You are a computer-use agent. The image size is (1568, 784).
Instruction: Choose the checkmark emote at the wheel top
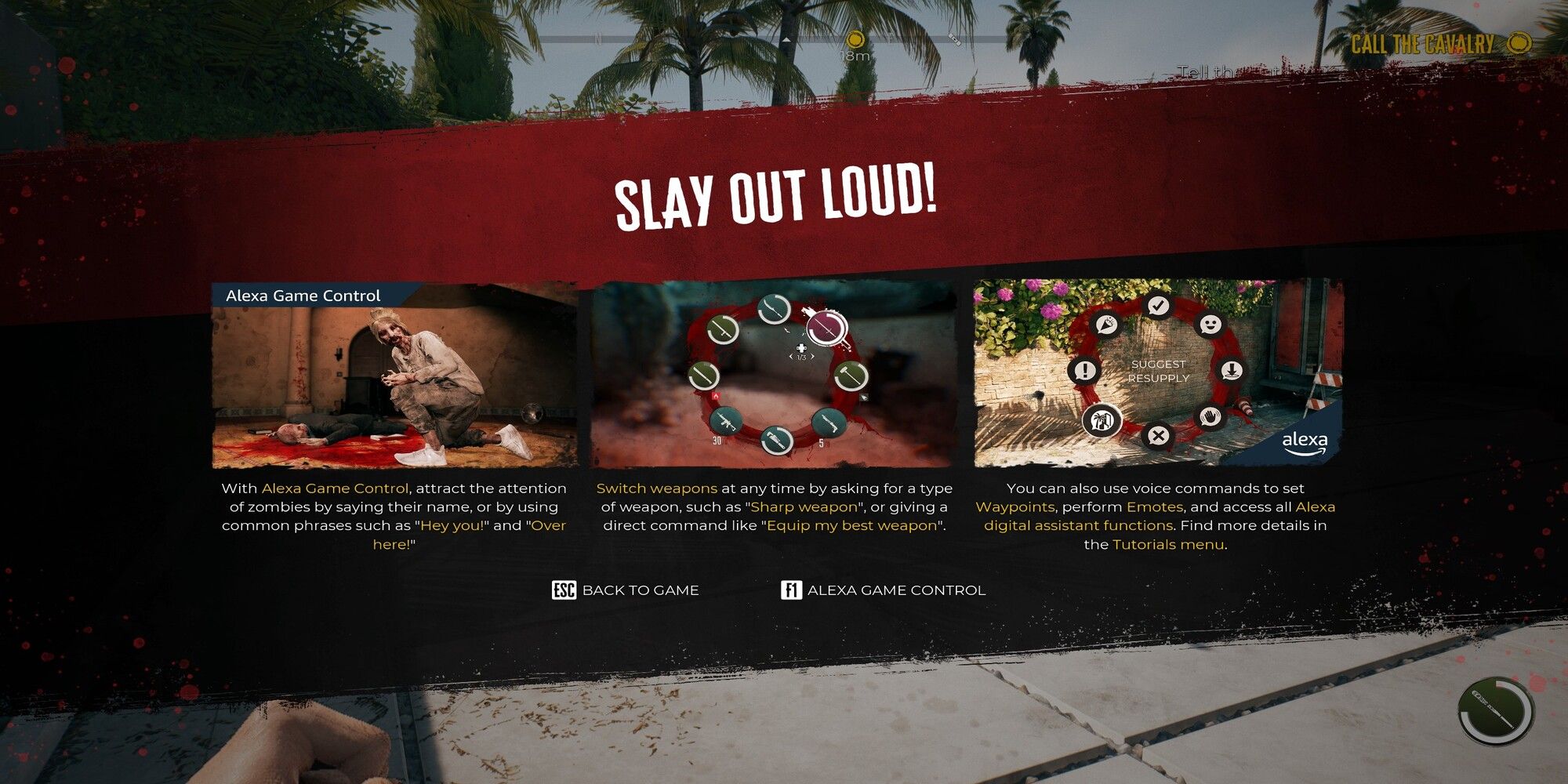tap(1157, 306)
